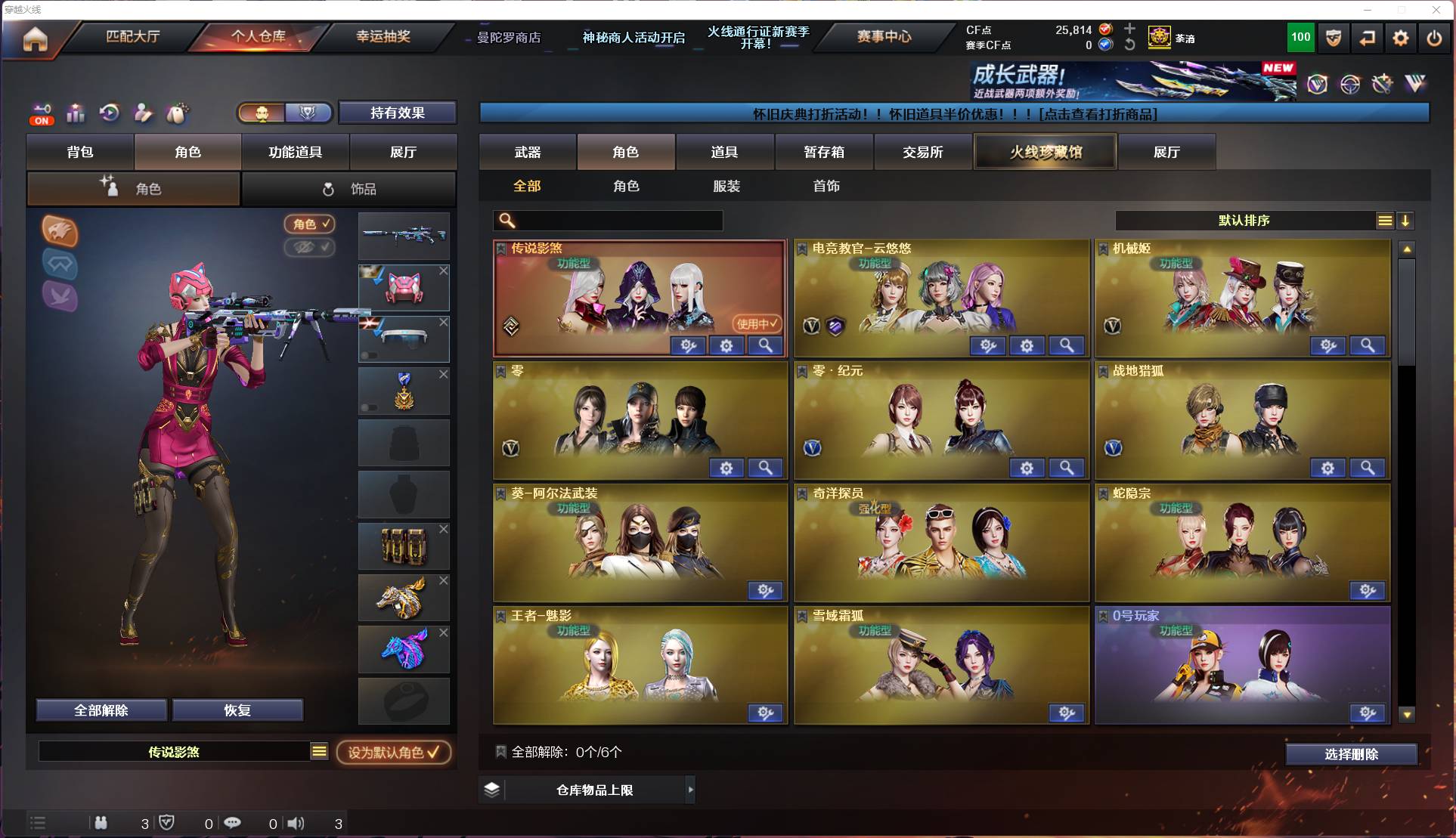Click the ON key effect icon top-left
This screenshot has width=1456, height=838.
tap(42, 113)
